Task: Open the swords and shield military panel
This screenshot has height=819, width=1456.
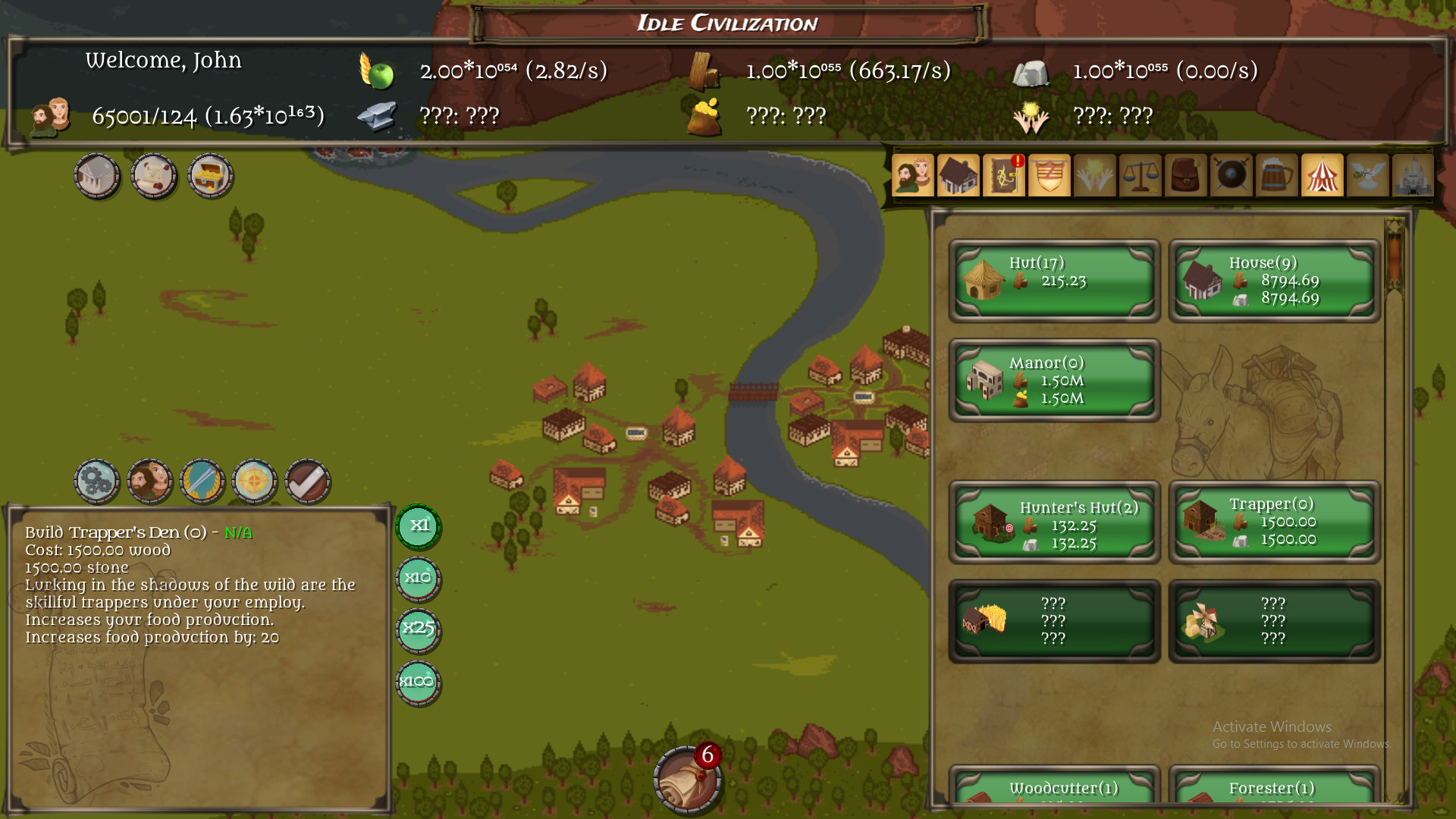Action: 1232,175
